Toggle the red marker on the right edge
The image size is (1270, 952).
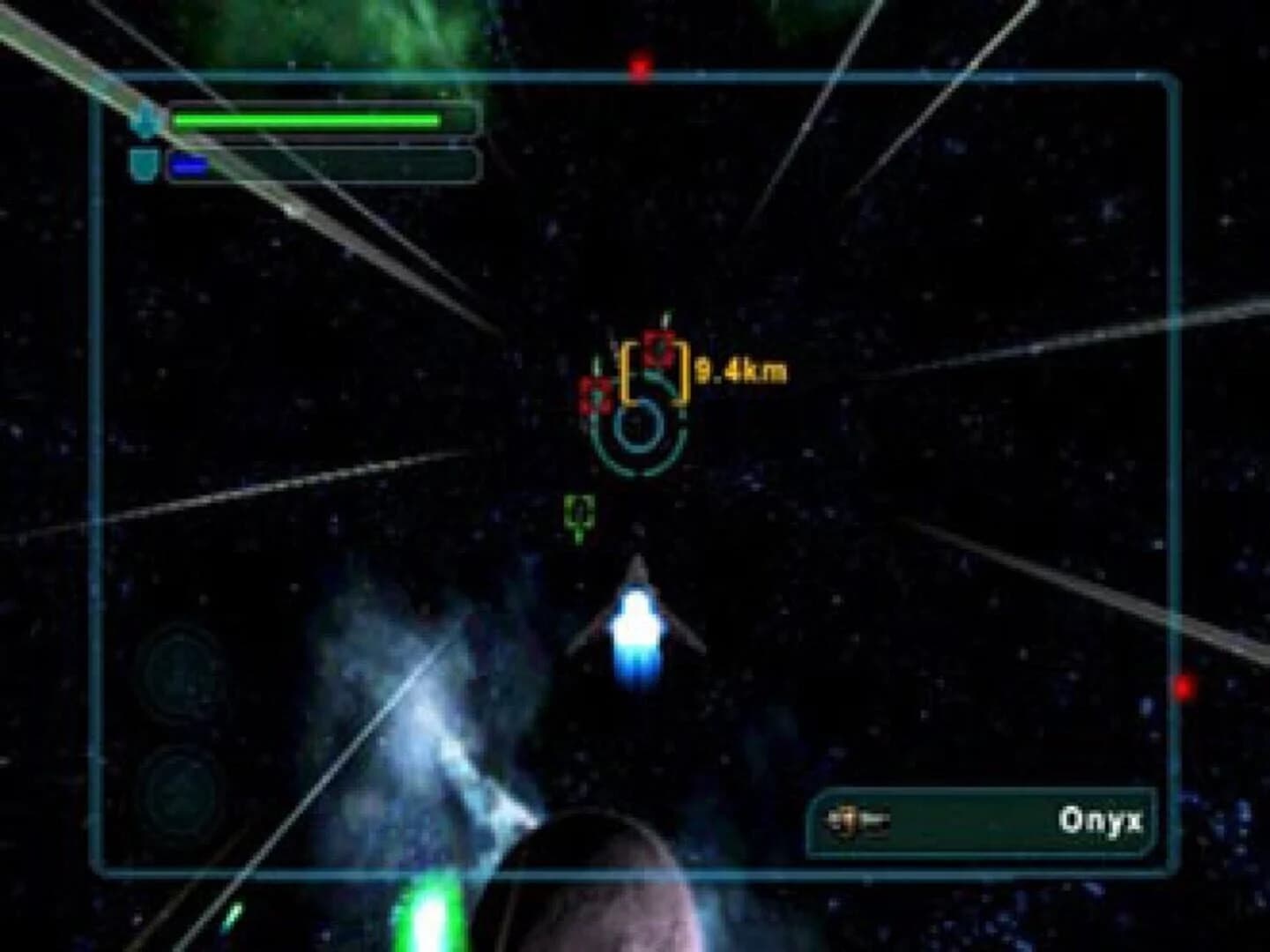pyautogui.click(x=1187, y=686)
